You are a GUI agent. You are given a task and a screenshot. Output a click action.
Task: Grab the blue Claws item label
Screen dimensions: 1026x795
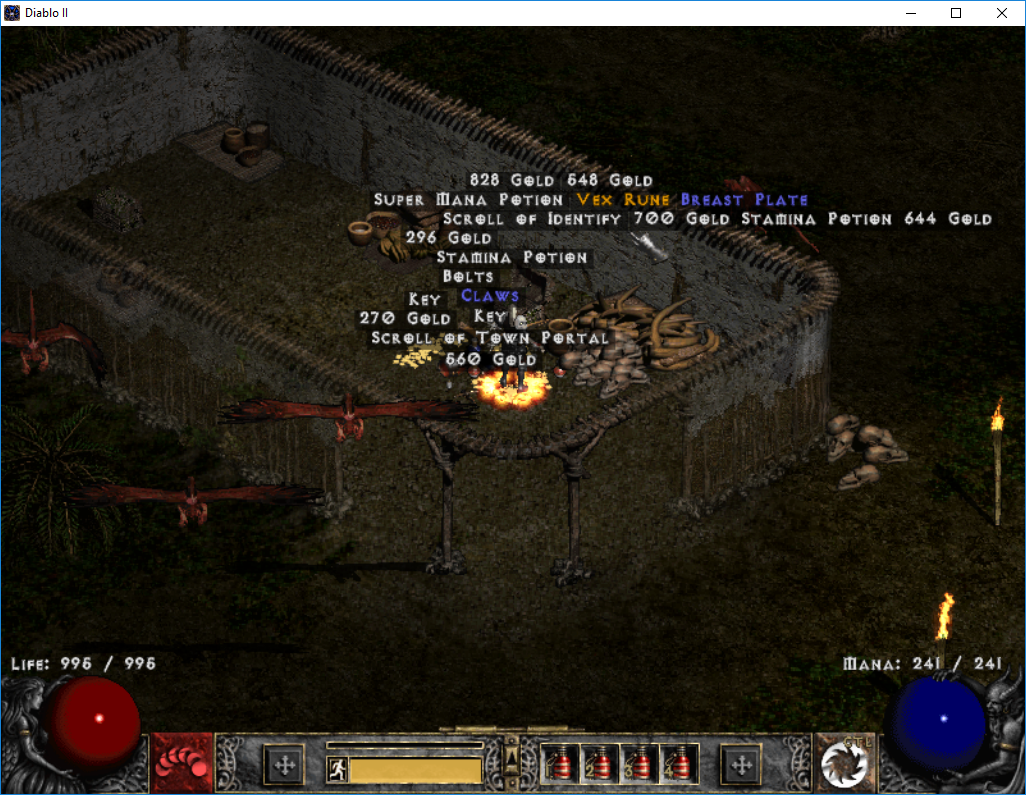click(490, 296)
